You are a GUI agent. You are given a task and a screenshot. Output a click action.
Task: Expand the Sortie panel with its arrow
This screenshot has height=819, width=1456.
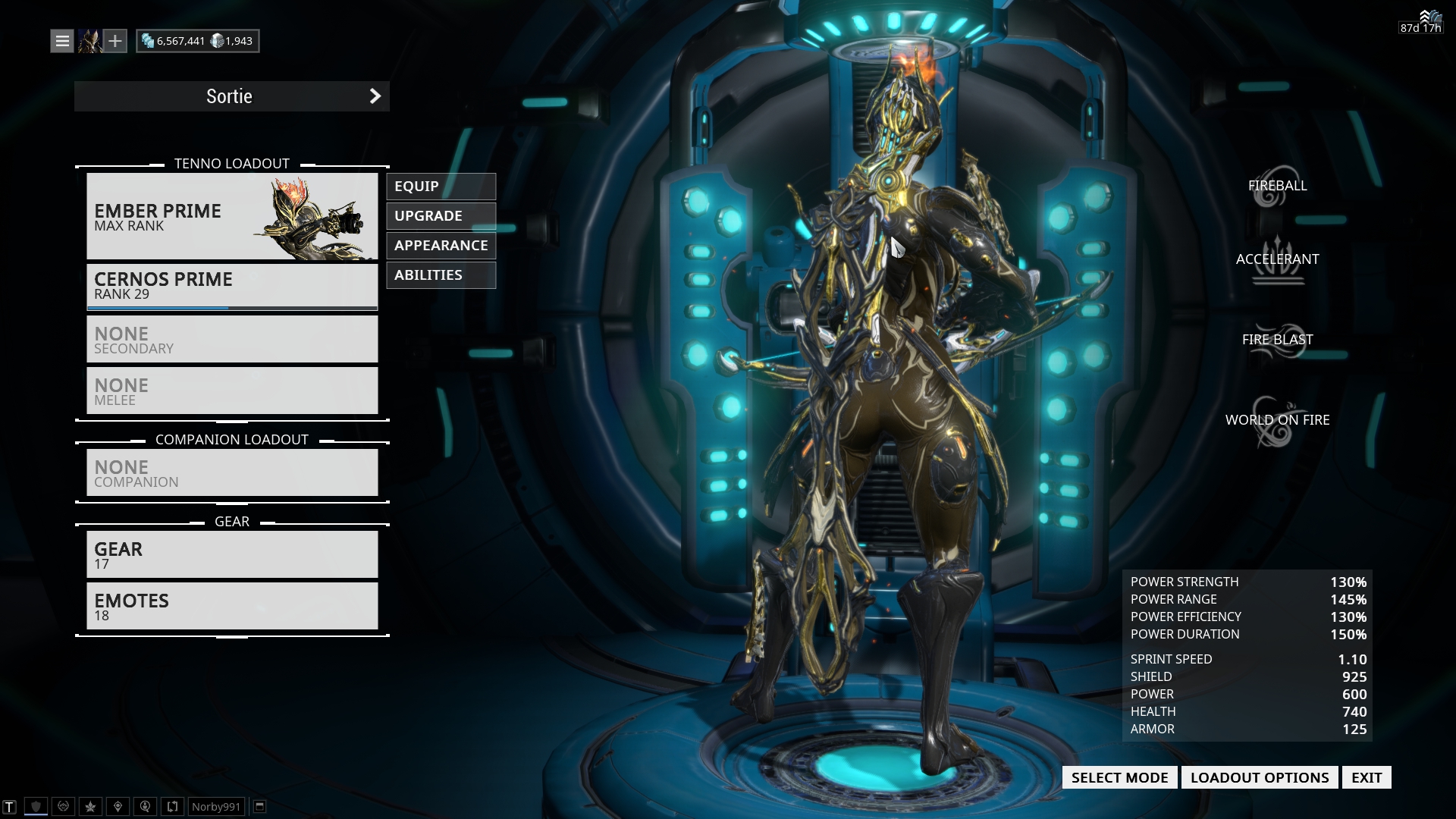(374, 96)
